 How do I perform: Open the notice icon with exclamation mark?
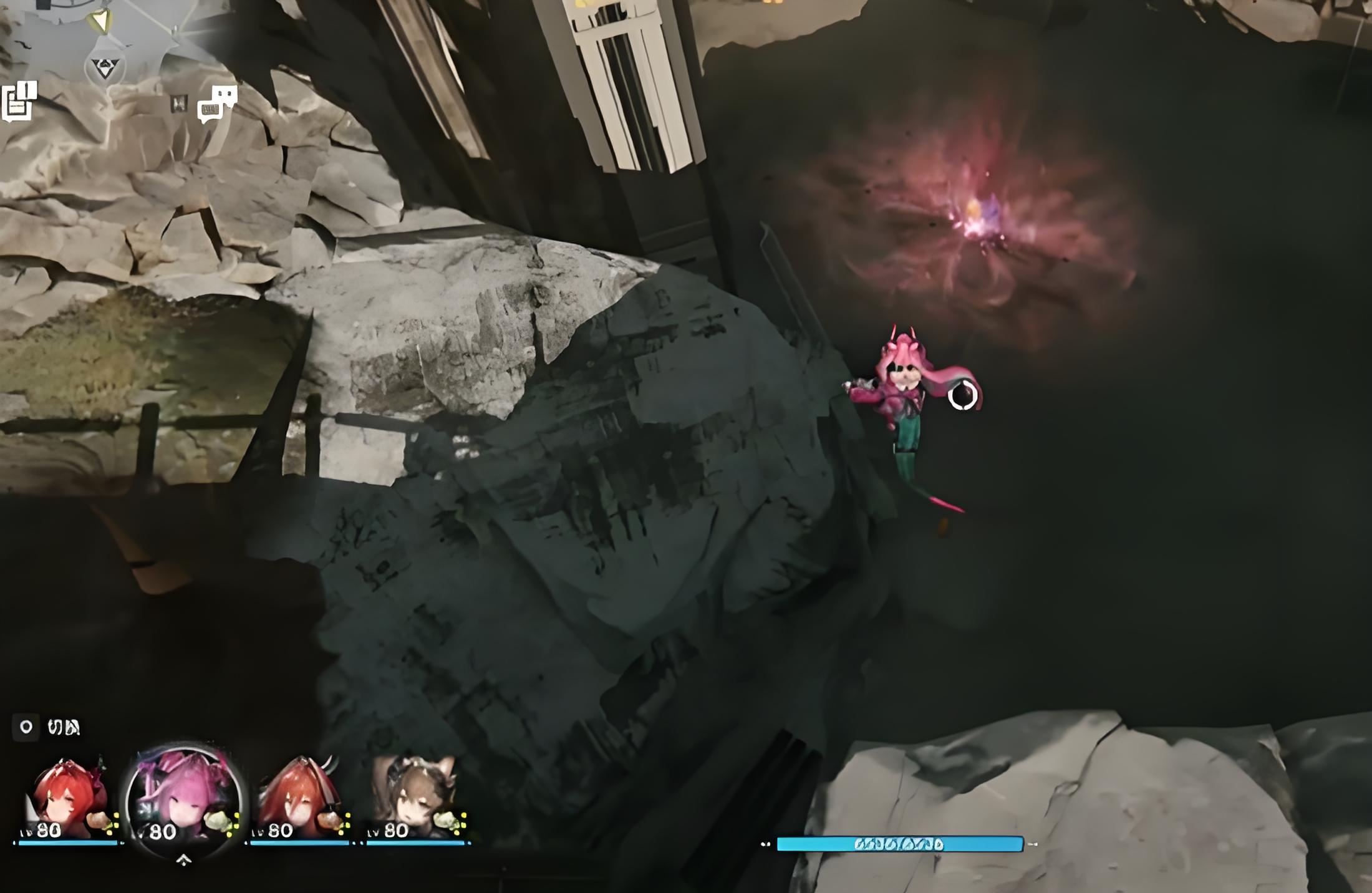tap(19, 101)
